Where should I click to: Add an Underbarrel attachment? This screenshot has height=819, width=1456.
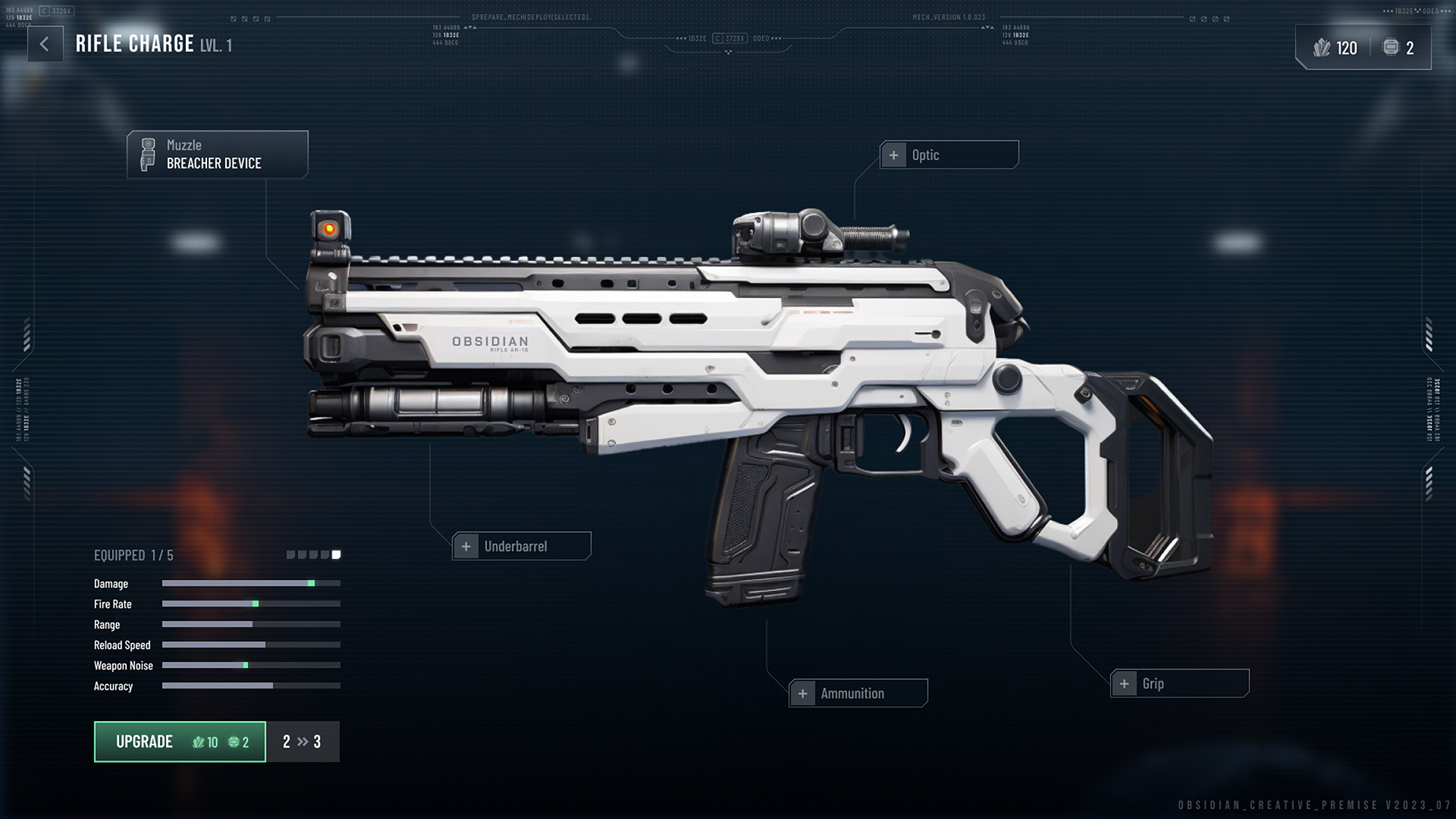522,546
